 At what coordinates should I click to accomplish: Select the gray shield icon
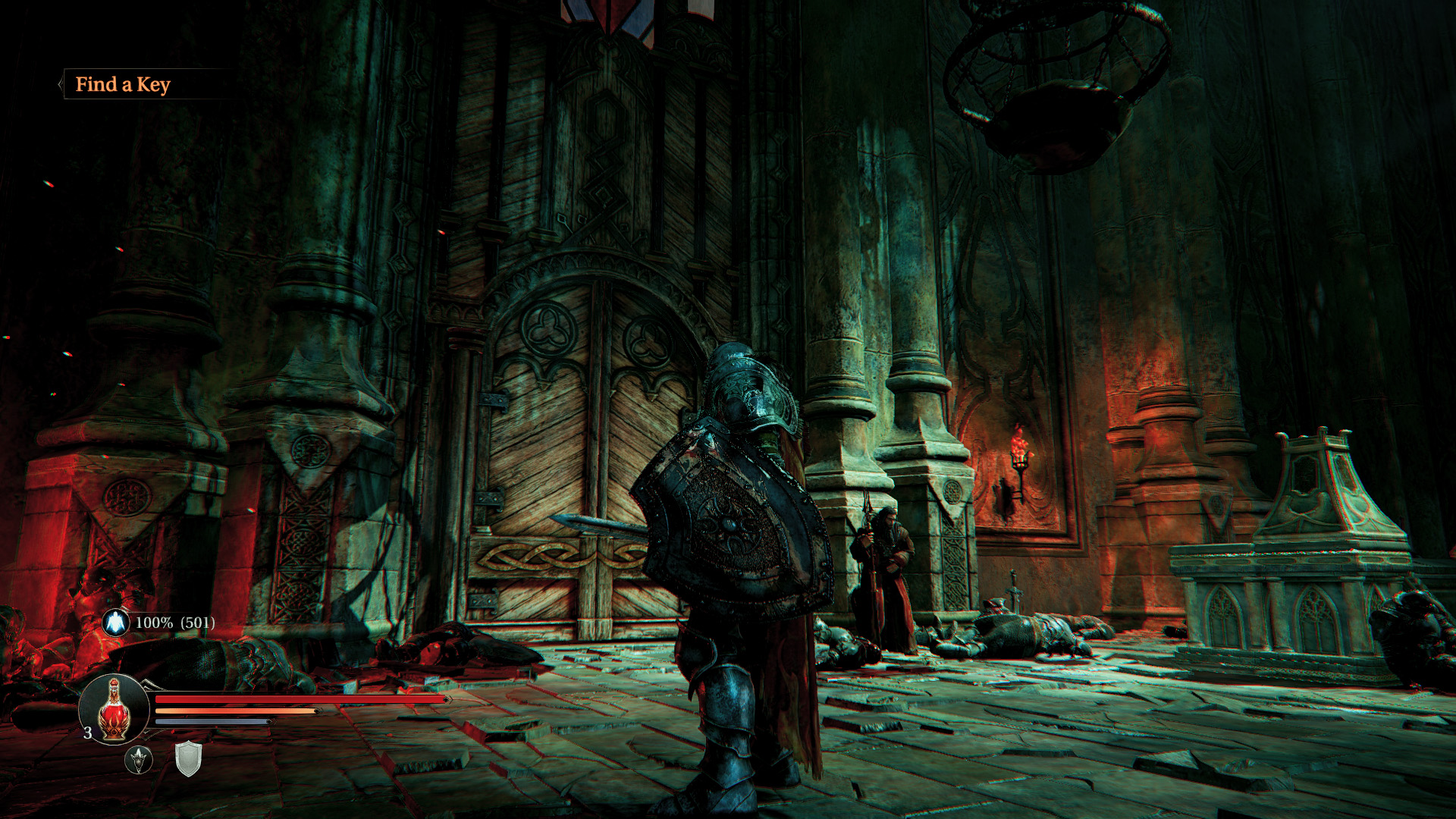pos(188,759)
